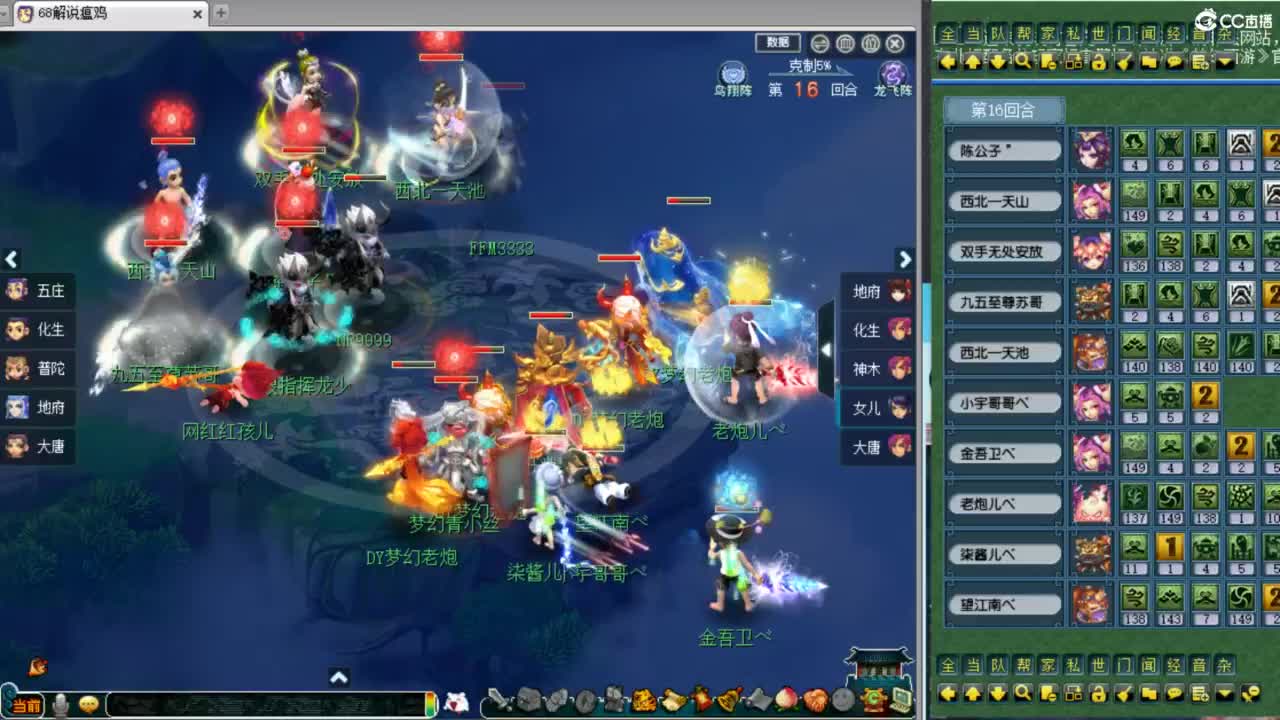The height and width of the screenshot is (720, 1280).
Task: Click the color gradient strip beside the chat bar
Action: 430,704
